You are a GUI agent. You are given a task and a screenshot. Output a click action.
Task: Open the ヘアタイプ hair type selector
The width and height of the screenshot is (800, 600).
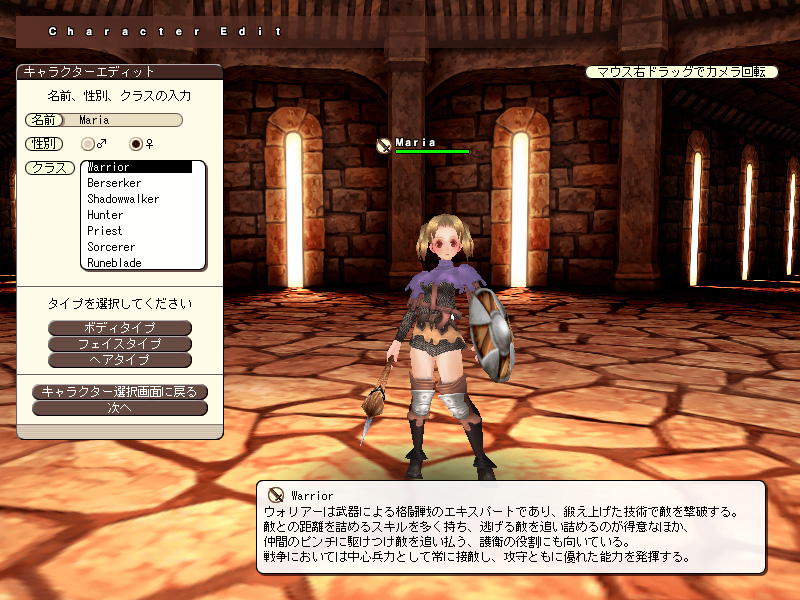tap(120, 360)
